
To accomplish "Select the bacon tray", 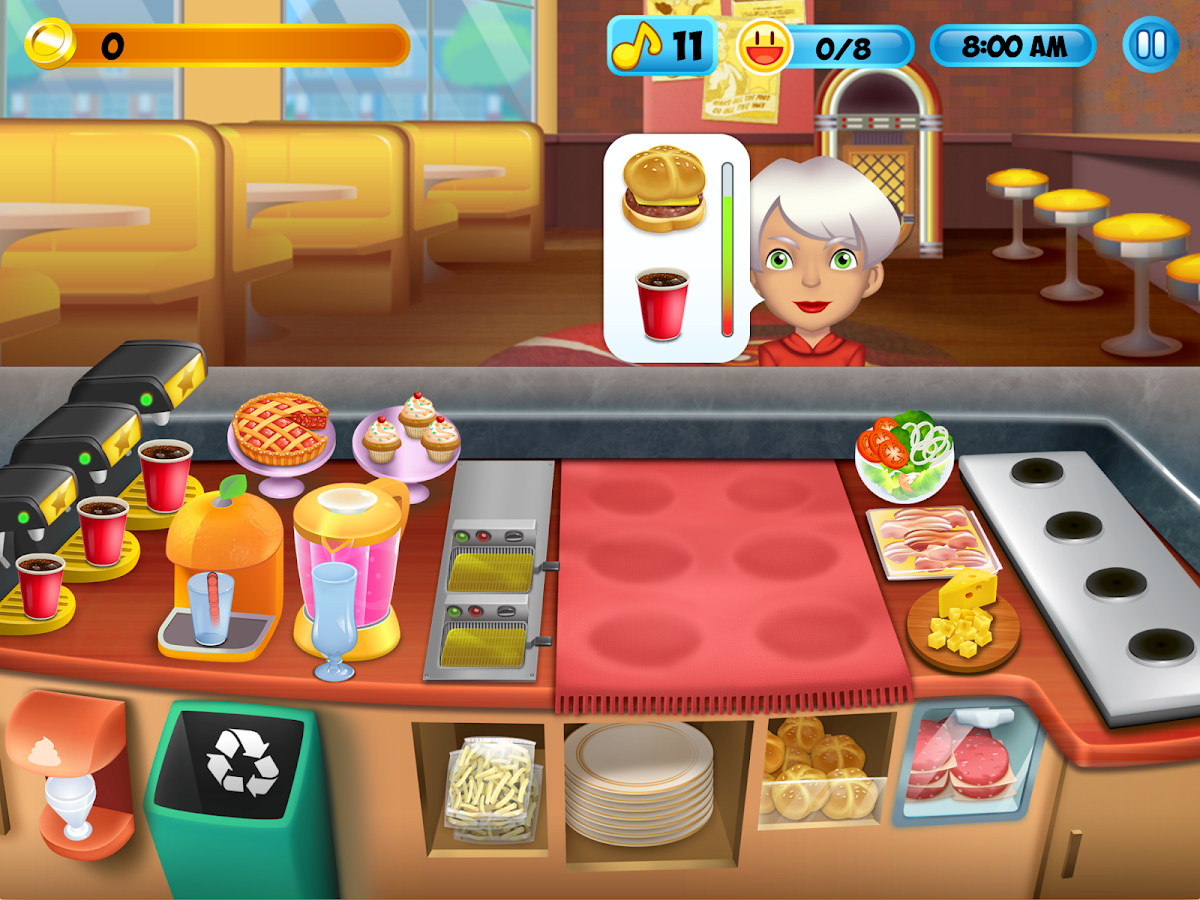I will pos(928,540).
